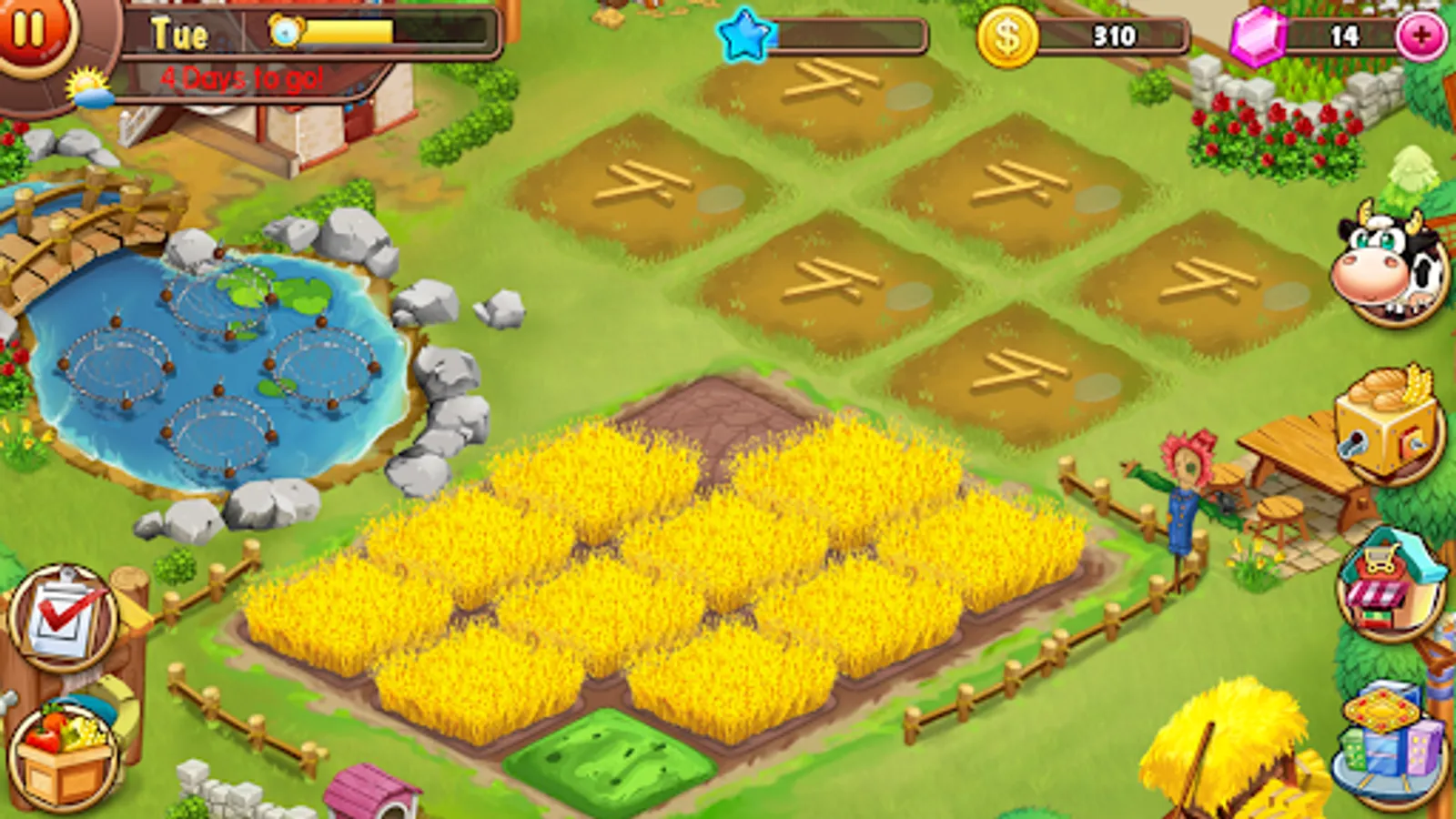Tap the gold coin currency icon
The width and height of the screenshot is (1456, 819).
(1007, 36)
